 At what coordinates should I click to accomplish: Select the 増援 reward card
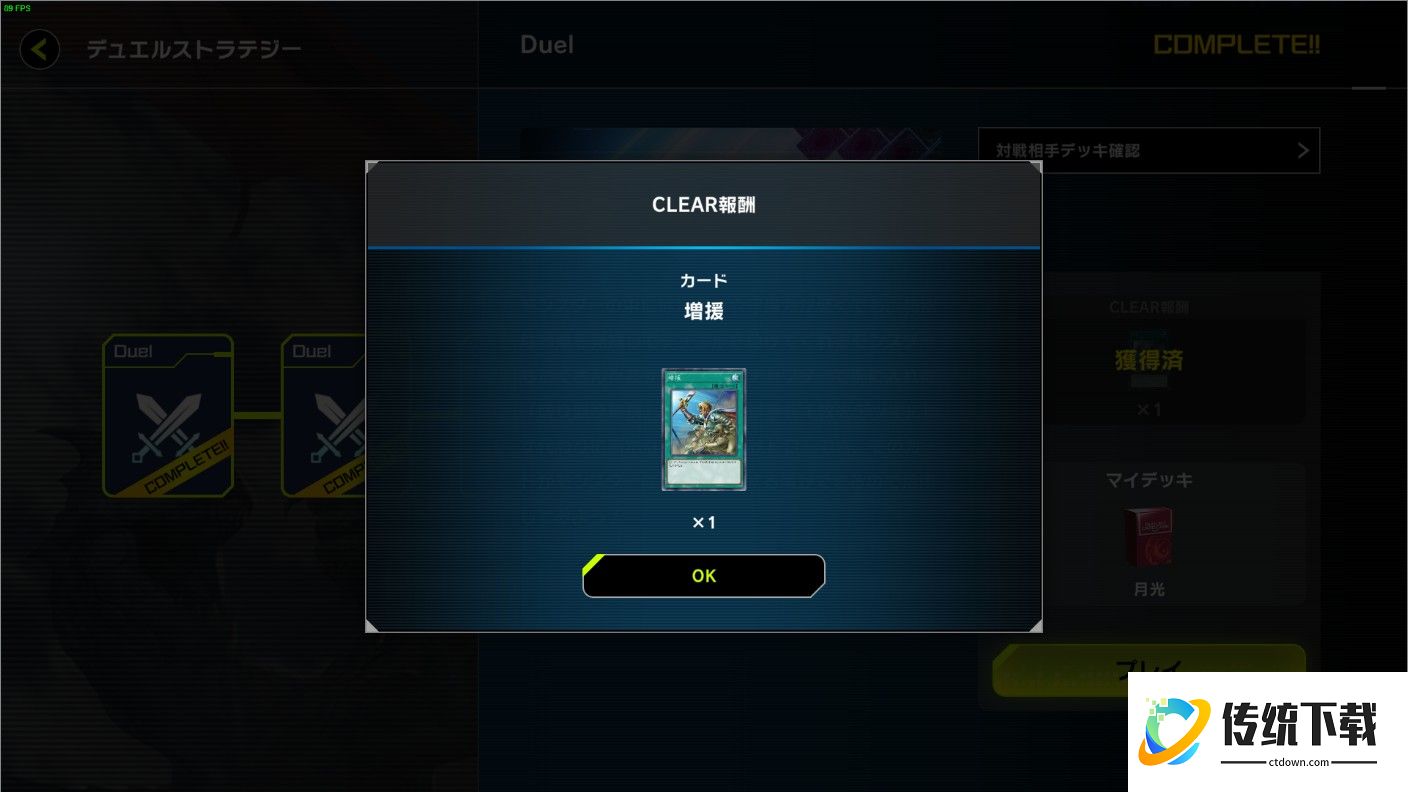(x=704, y=429)
